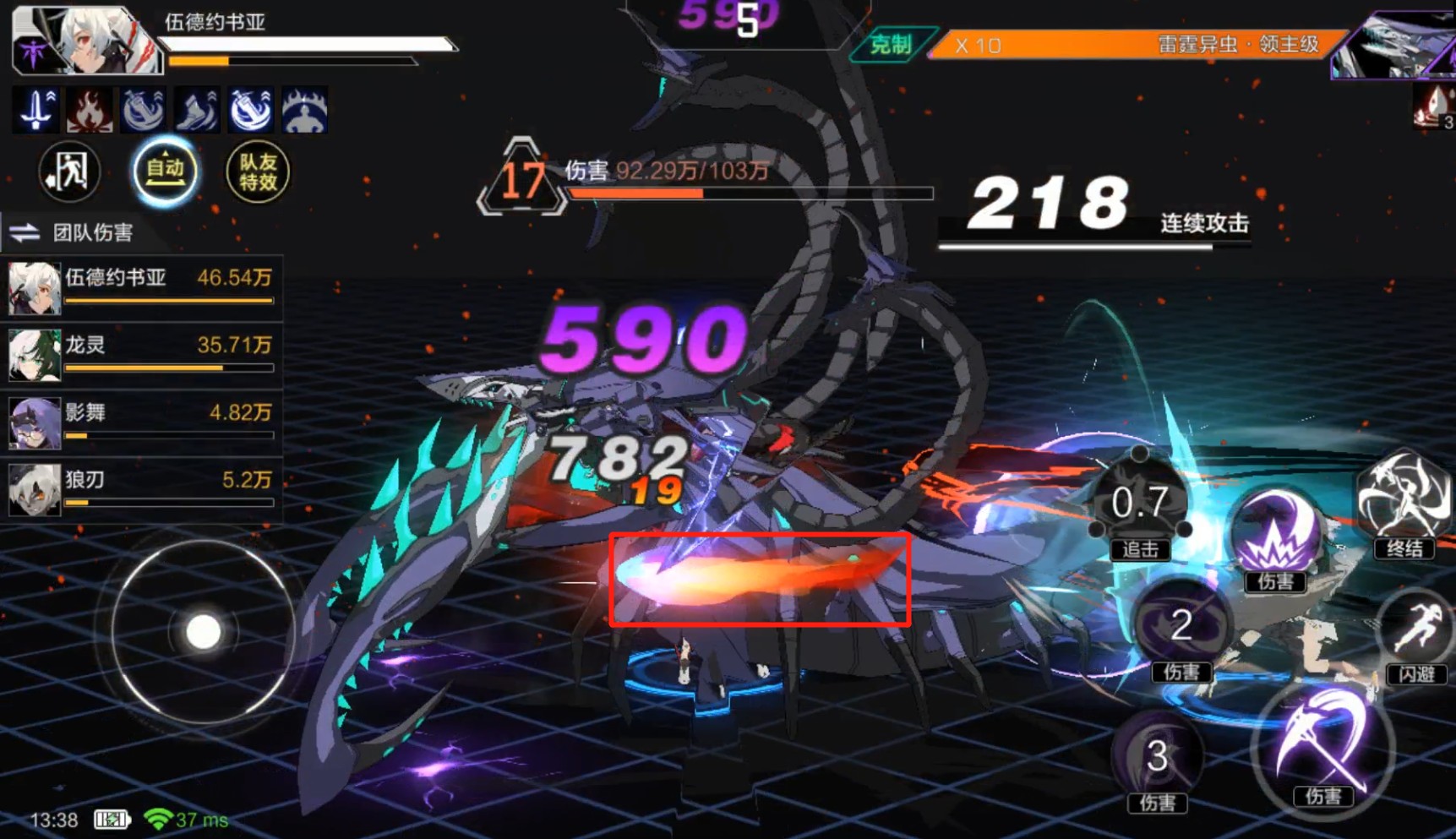This screenshot has height=839, width=1456.
Task: Activate the 追击 pursuit skill
Action: tap(1140, 505)
